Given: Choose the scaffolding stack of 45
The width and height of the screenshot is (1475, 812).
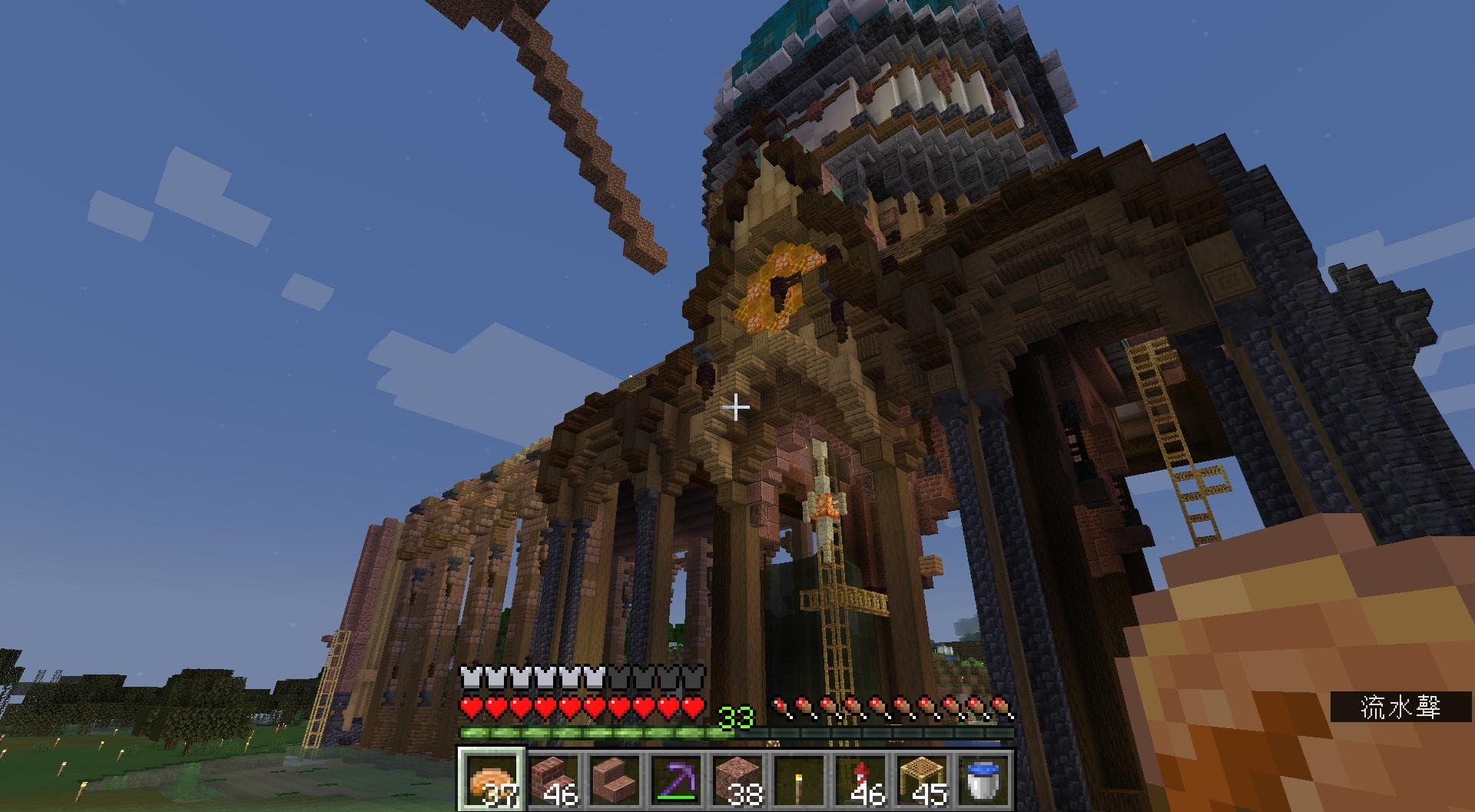Looking at the screenshot, I should coord(922,779).
